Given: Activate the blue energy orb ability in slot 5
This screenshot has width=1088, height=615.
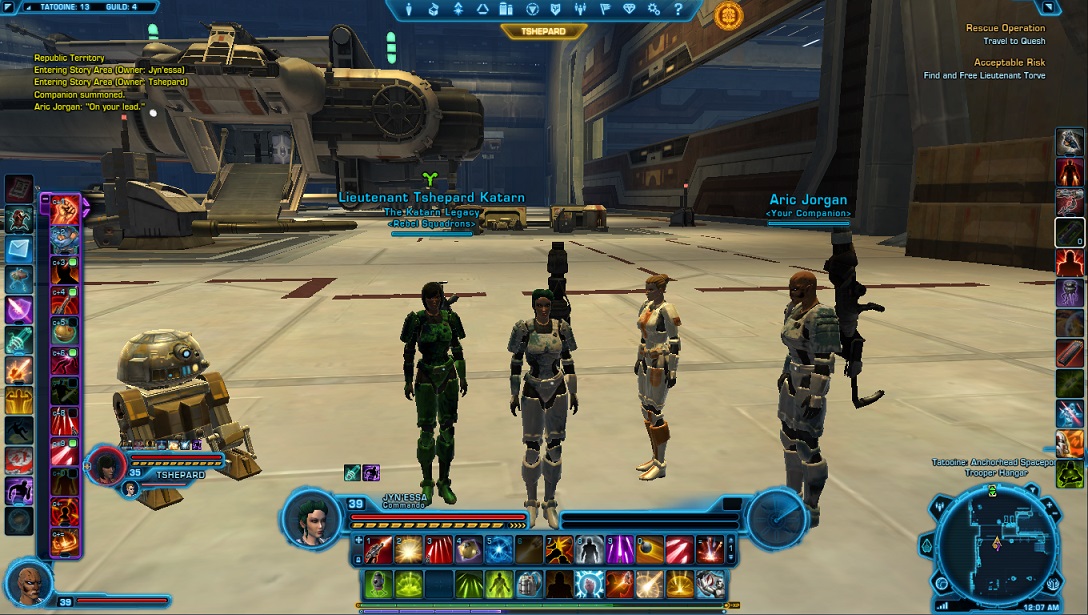Looking at the screenshot, I should [499, 549].
